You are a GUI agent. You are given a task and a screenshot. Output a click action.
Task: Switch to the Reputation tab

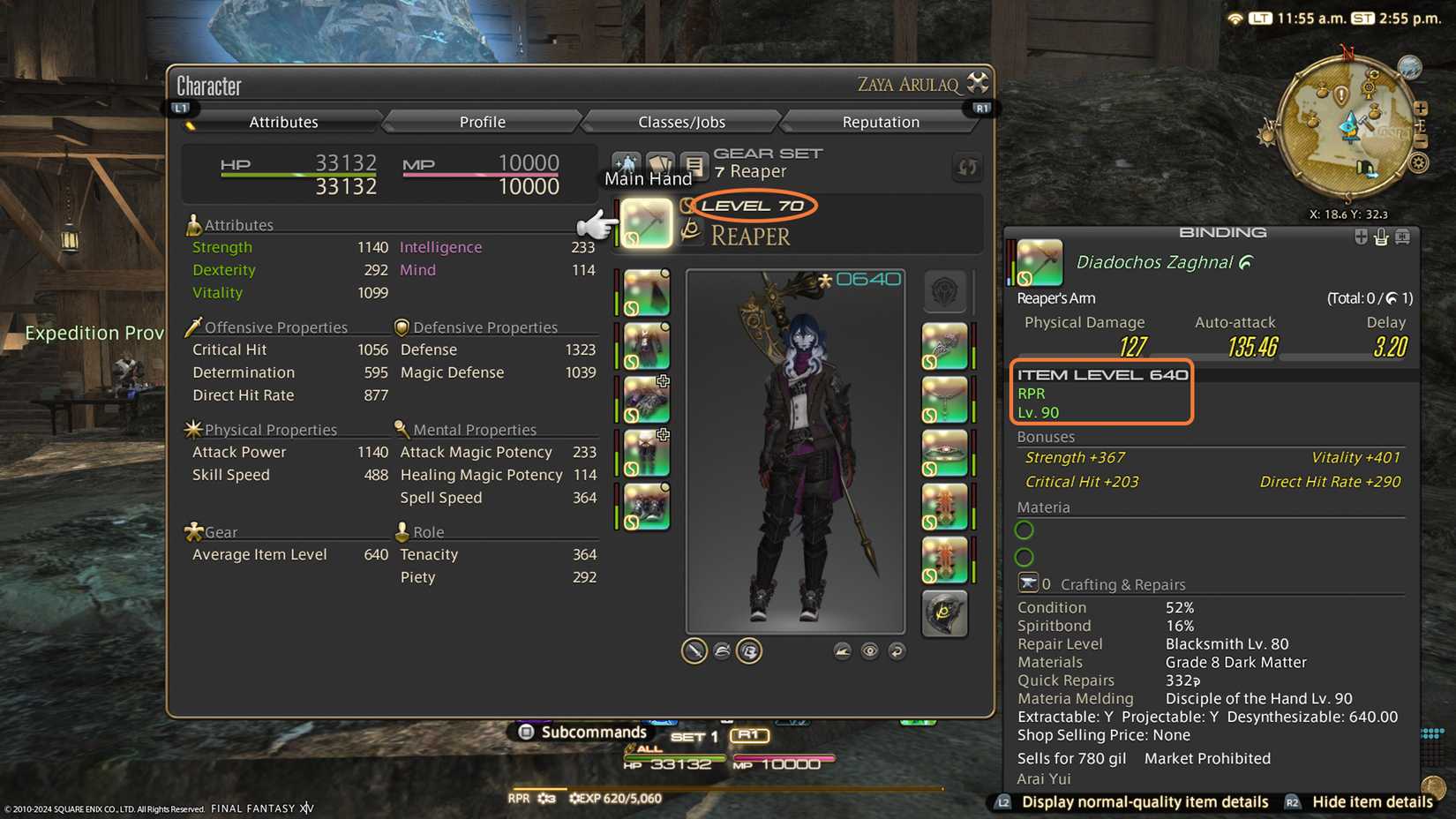(879, 121)
